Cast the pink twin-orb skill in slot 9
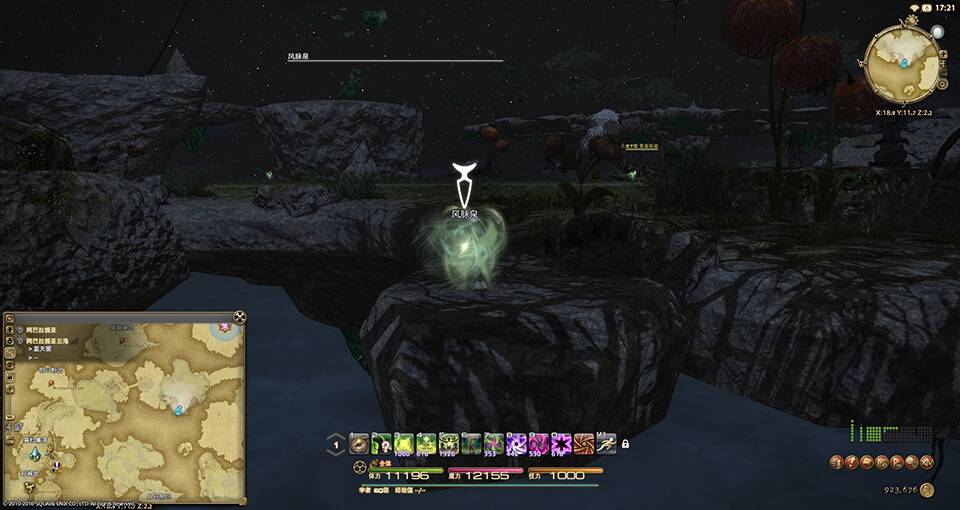 [x=540, y=444]
